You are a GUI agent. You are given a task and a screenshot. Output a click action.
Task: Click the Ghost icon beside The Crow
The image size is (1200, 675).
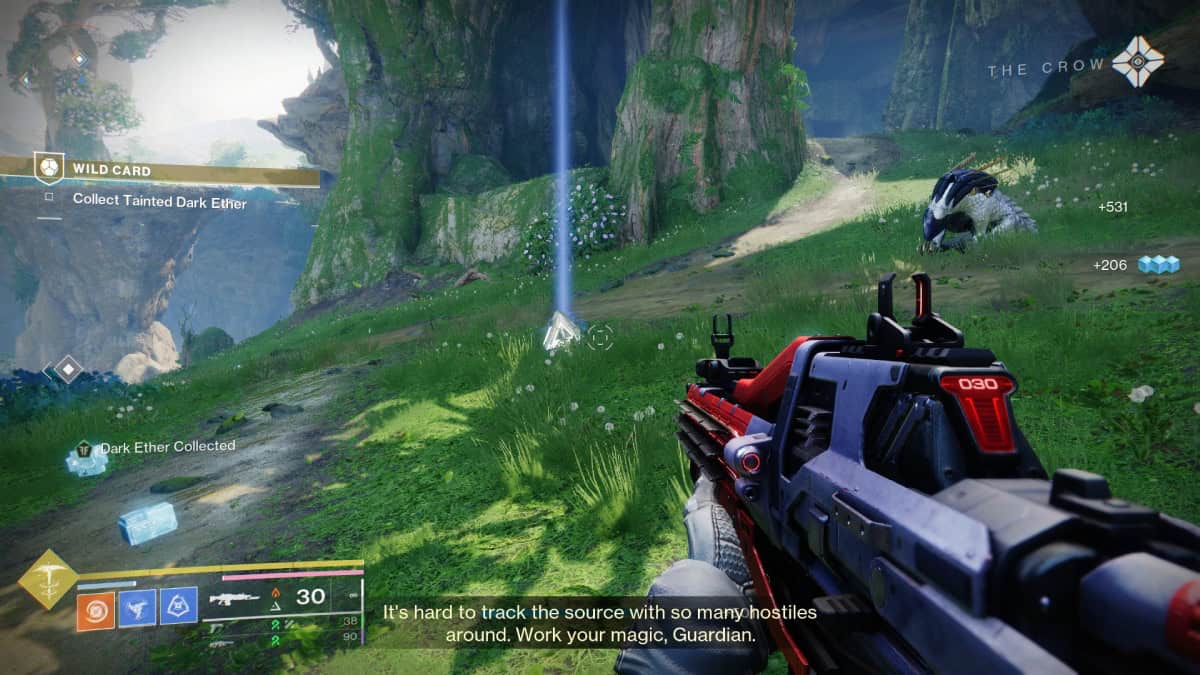point(1138,62)
